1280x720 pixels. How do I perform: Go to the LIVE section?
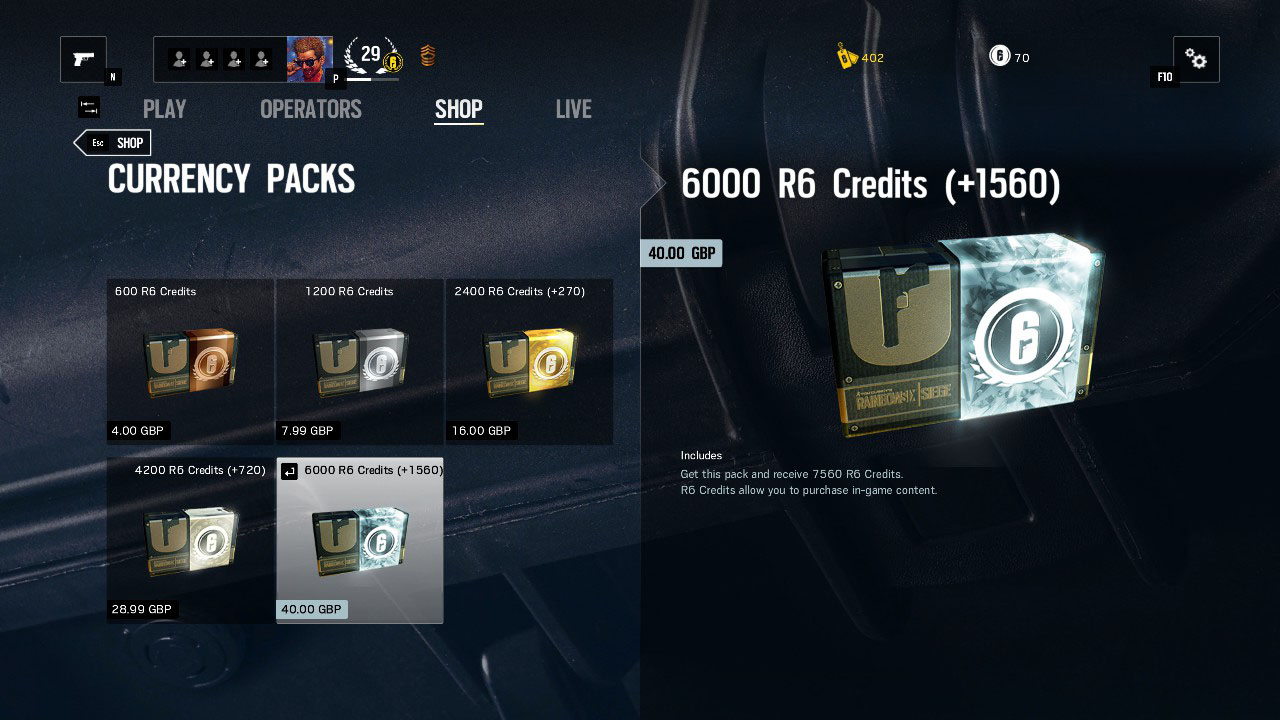[x=573, y=109]
